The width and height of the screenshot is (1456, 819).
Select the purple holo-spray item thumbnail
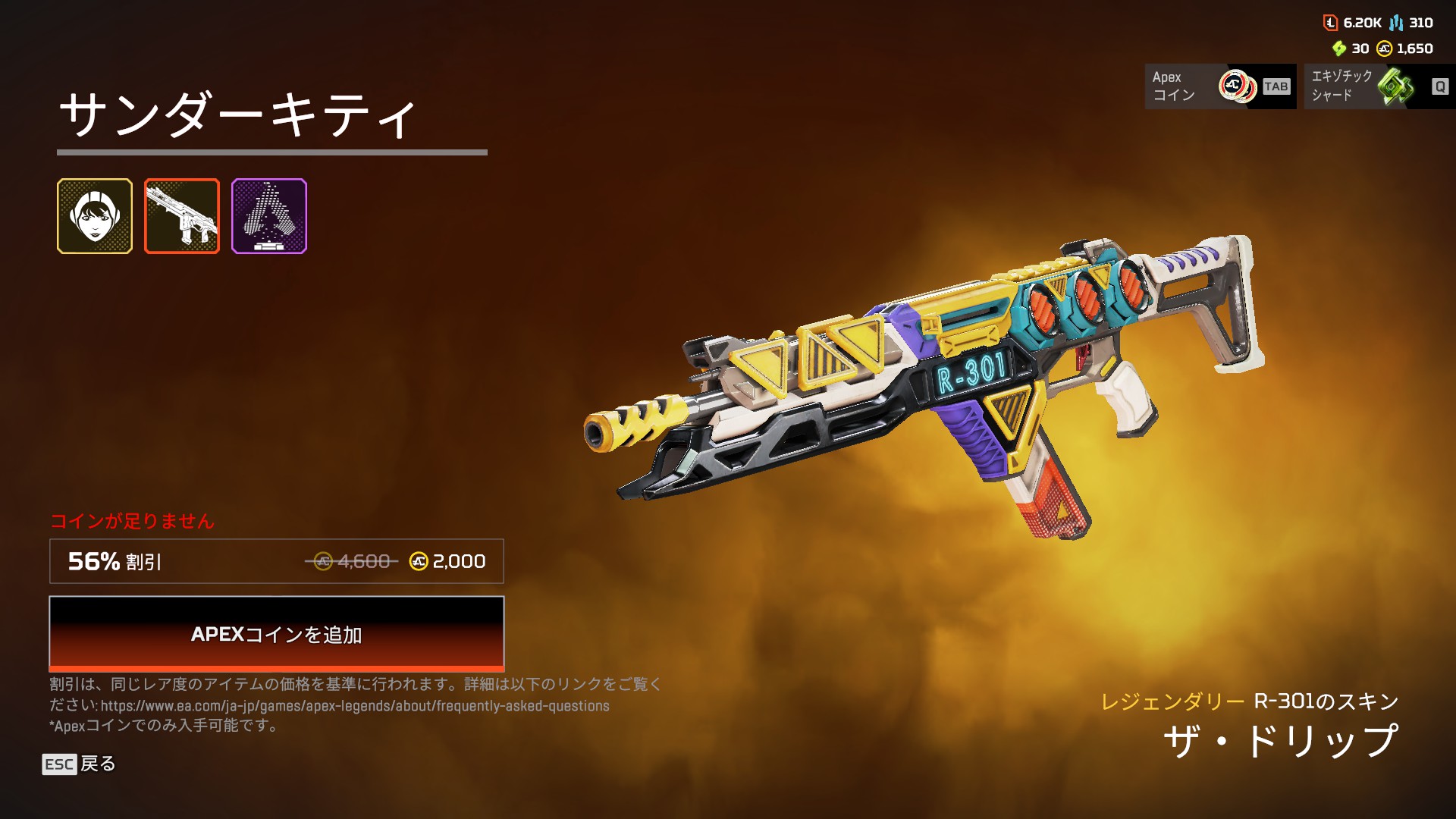point(269,216)
